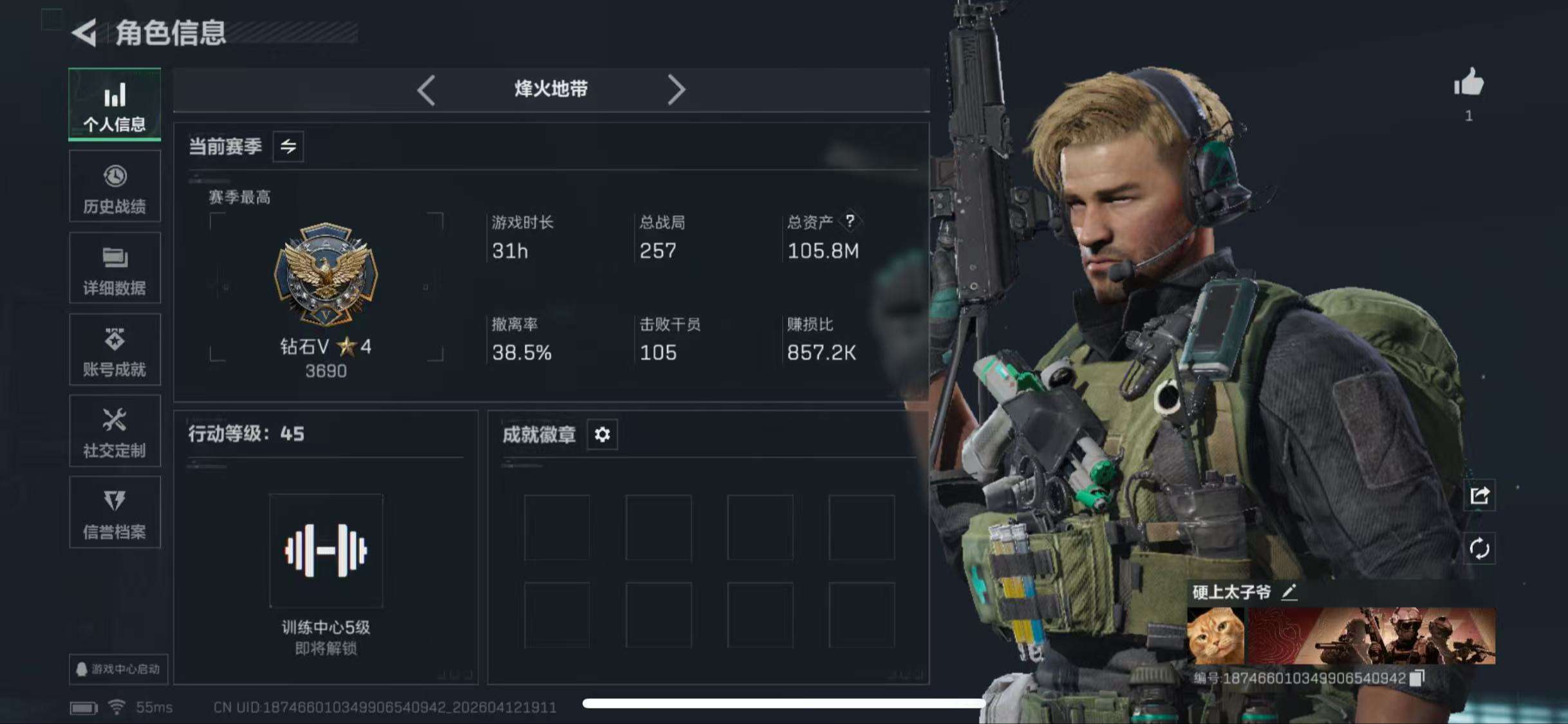Click the circular refresh arrows button
Screen dimensions: 1568x724
pyautogui.click(x=1479, y=549)
